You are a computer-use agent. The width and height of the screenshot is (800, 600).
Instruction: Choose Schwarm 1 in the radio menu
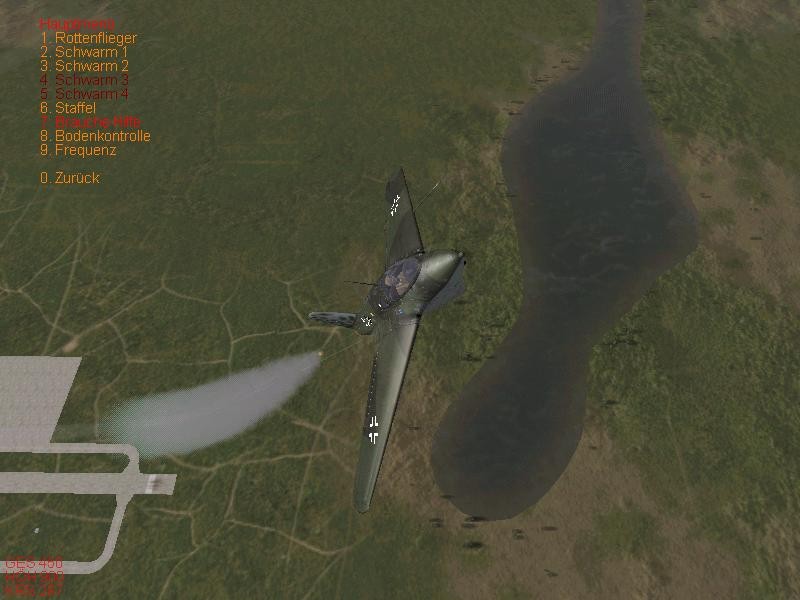pyautogui.click(x=84, y=52)
